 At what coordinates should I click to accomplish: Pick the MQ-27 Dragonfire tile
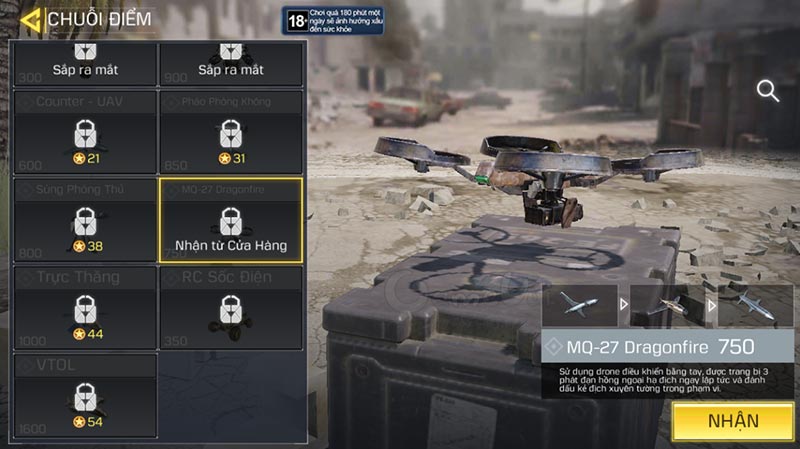click(x=231, y=220)
